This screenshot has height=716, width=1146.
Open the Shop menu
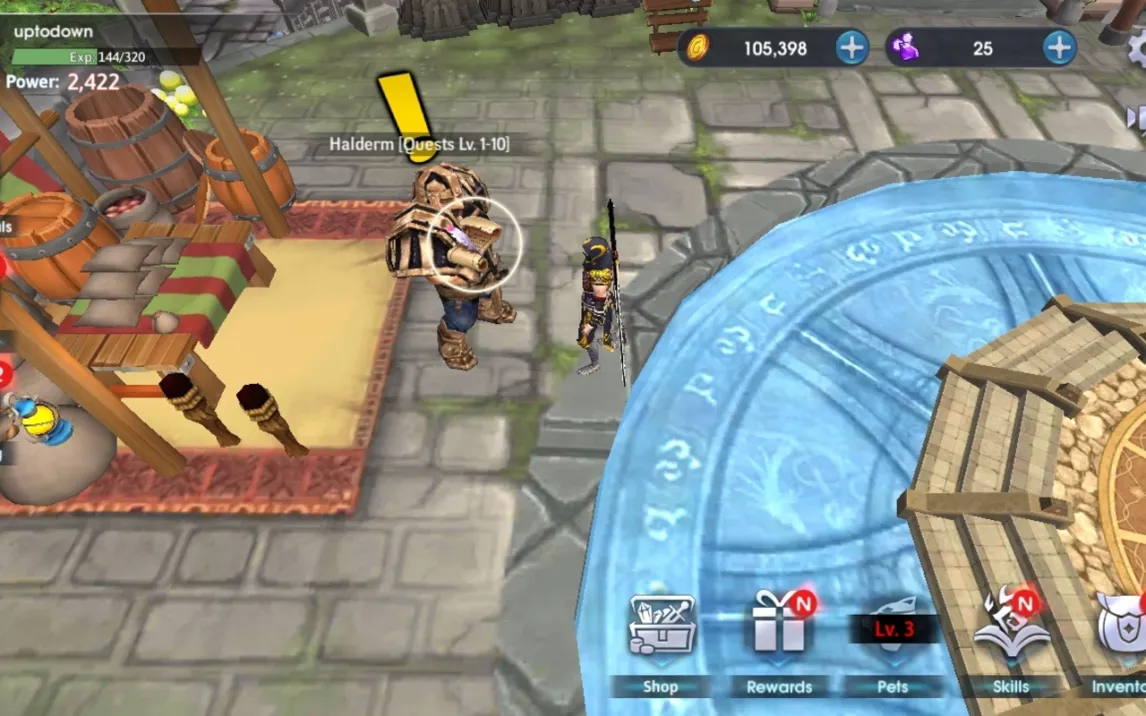pos(661,640)
